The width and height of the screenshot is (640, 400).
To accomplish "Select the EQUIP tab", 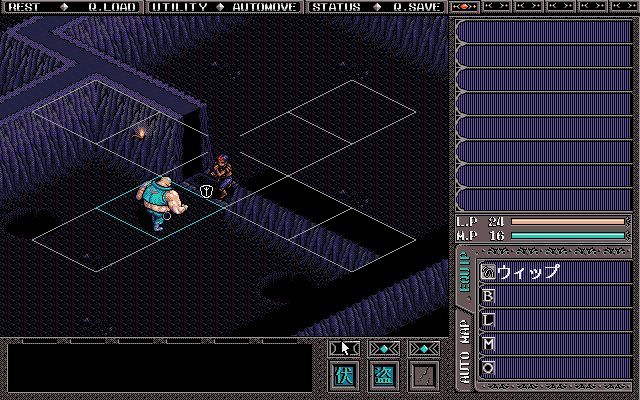I will pos(464,272).
